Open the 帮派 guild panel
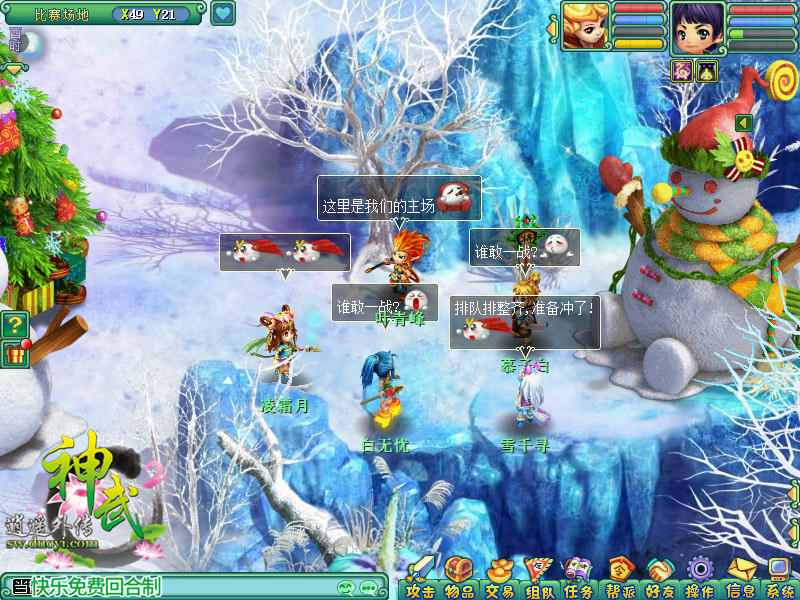Viewport: 800px width, 600px height. [619, 578]
